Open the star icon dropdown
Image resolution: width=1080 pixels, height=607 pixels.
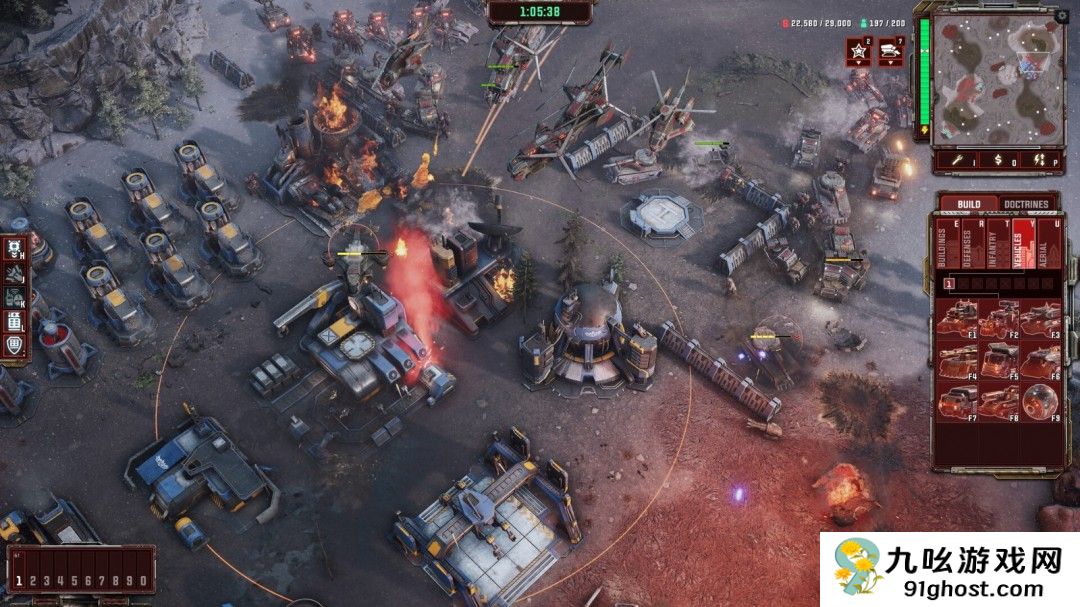(x=858, y=52)
